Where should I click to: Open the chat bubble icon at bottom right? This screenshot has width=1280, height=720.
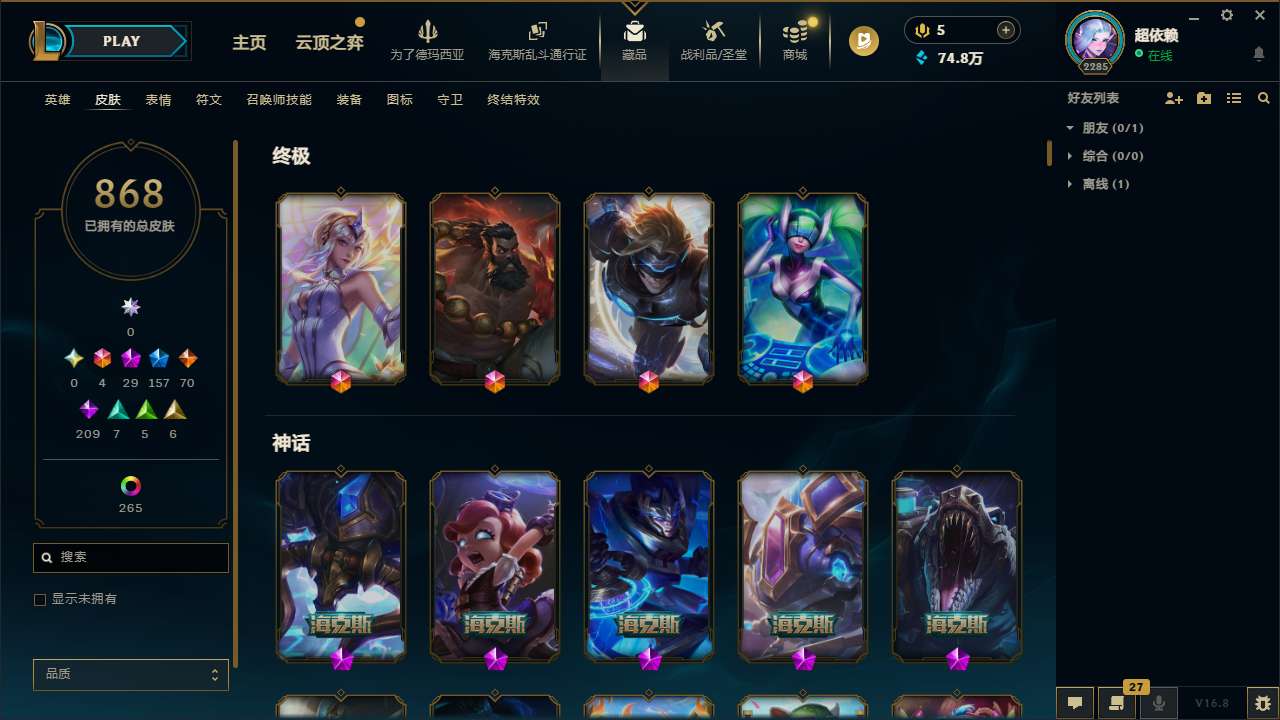pos(1074,705)
